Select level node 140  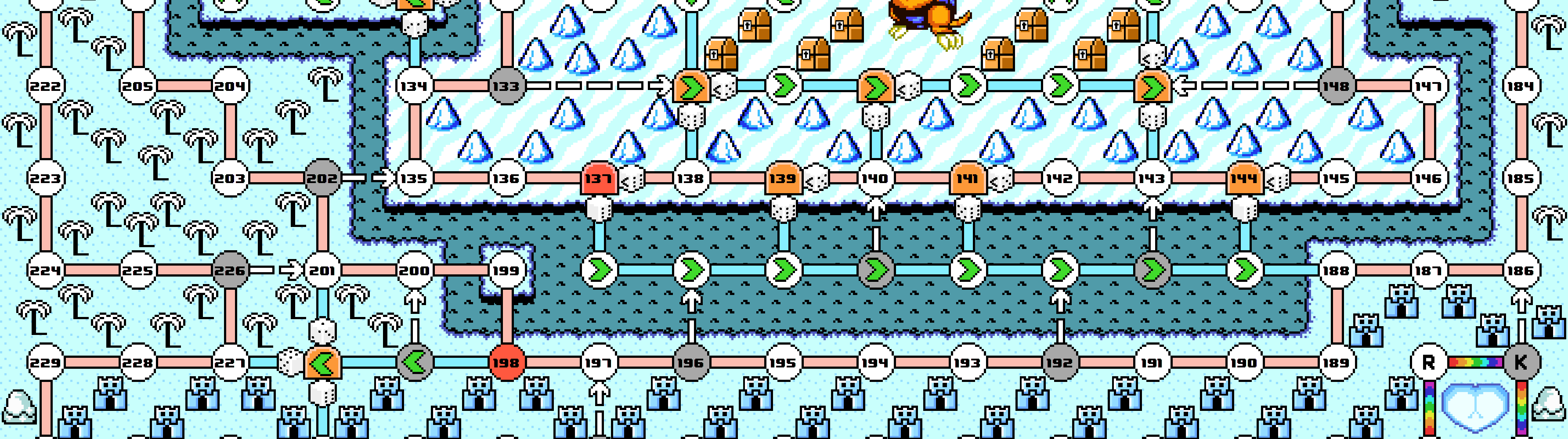[875, 178]
